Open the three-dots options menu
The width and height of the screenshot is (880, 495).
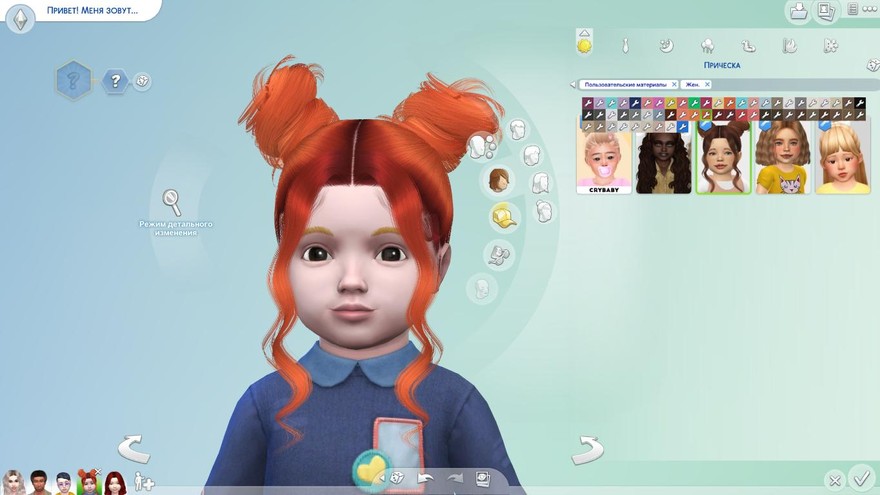pyautogui.click(x=867, y=9)
